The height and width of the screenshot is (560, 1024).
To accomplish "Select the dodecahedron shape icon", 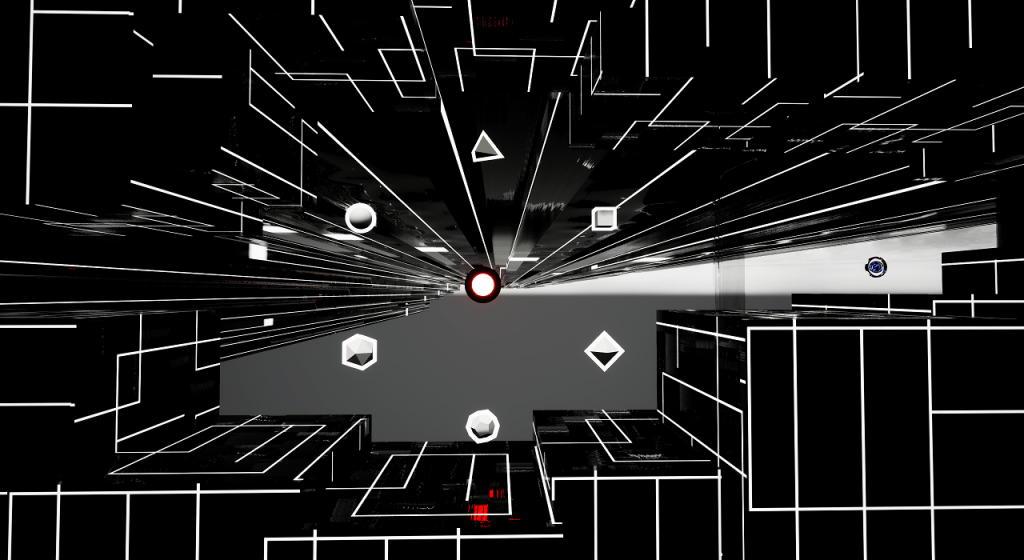I will [482, 426].
